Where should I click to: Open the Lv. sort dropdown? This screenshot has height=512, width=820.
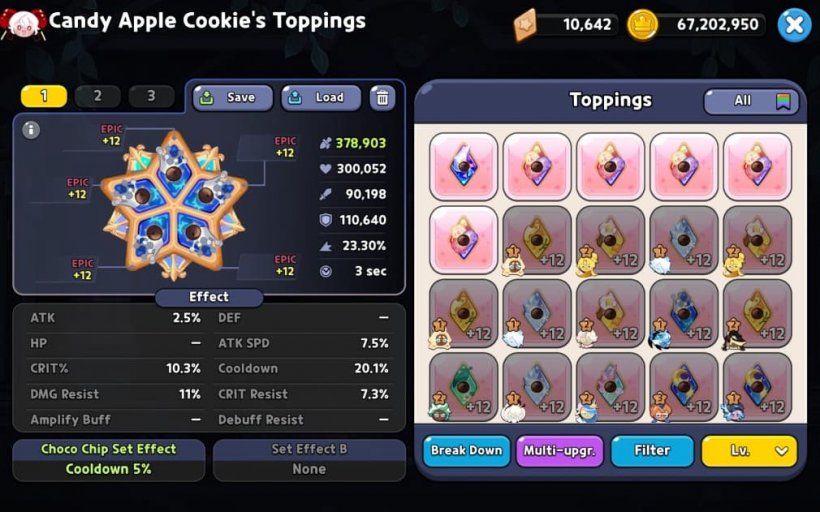749,451
